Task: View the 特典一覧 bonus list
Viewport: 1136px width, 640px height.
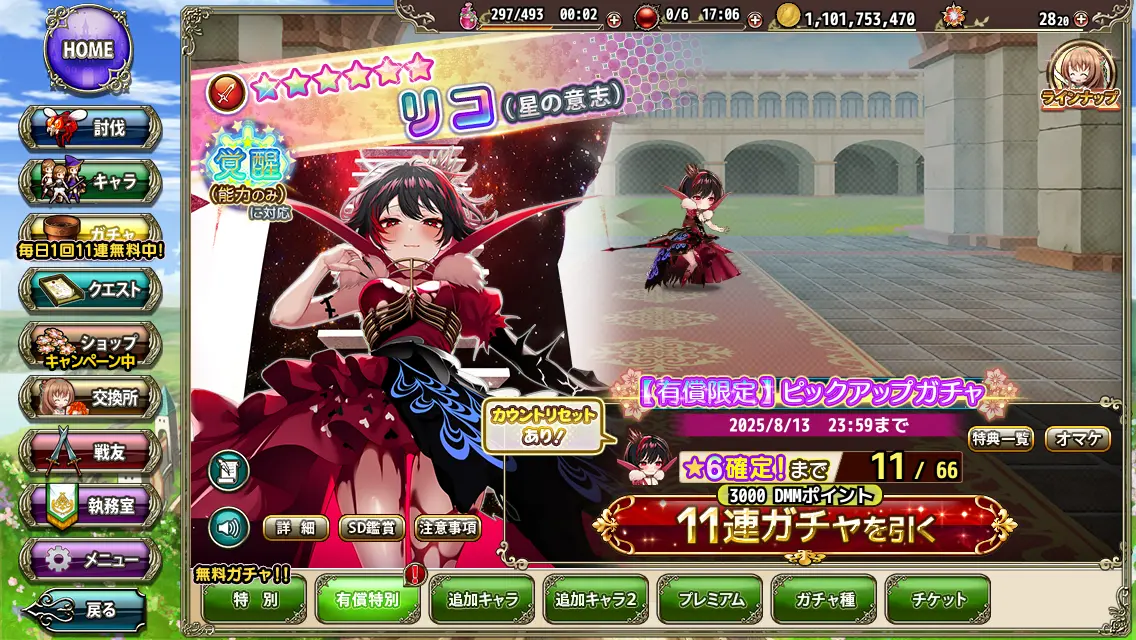Action: [1000, 438]
